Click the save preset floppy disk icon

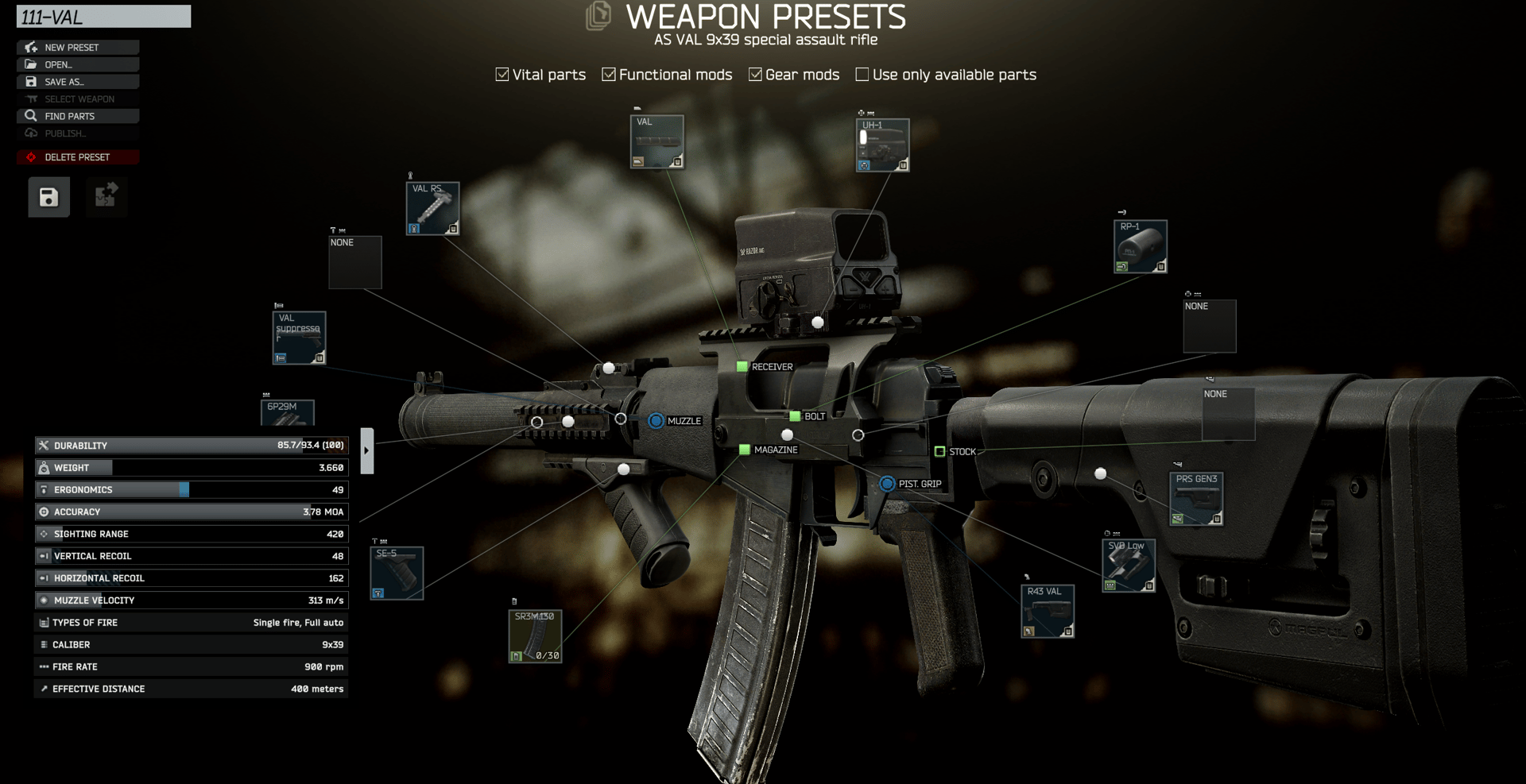(x=48, y=196)
